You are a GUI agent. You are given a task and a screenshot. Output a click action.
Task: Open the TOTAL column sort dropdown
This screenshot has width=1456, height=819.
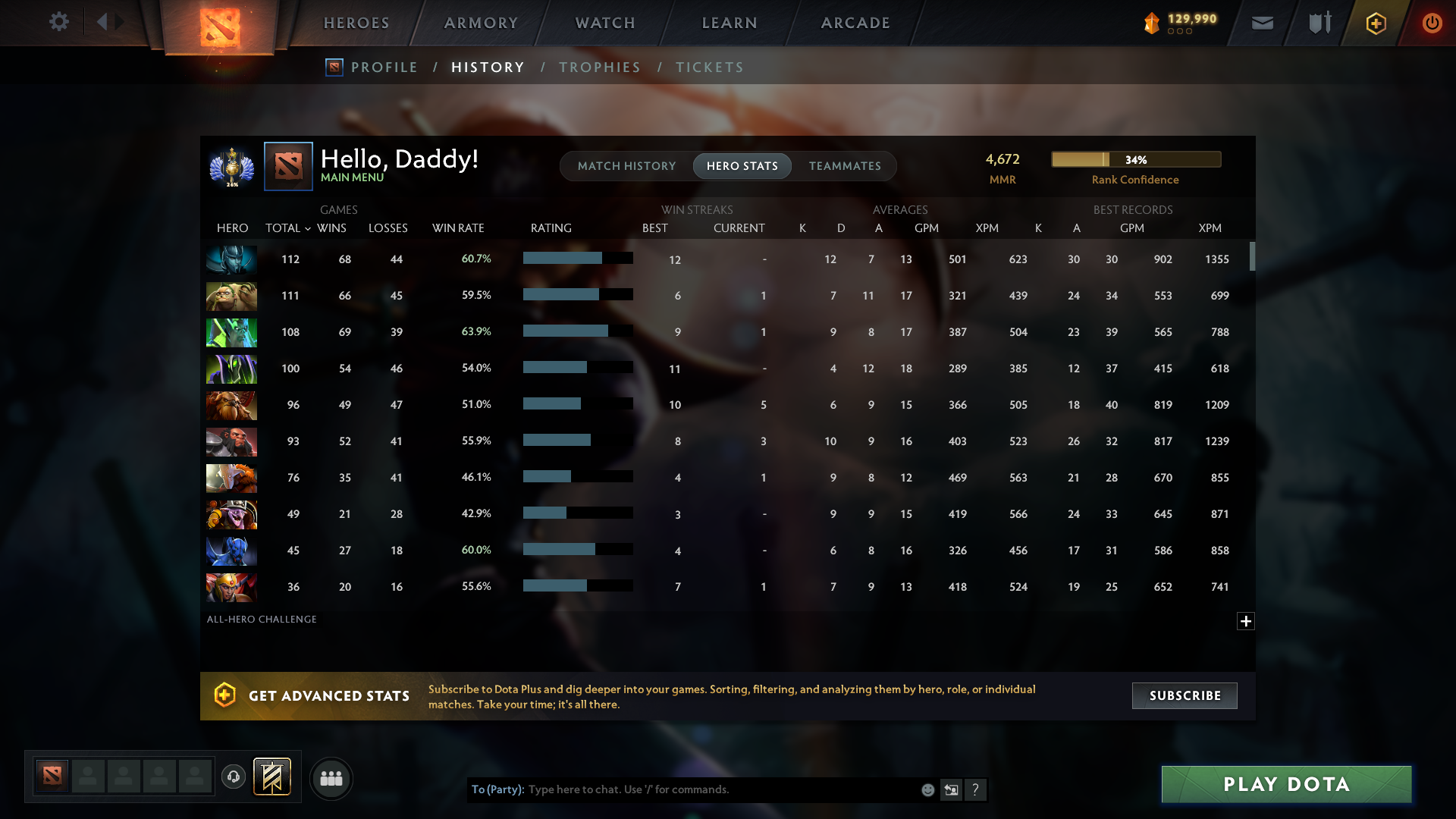click(287, 227)
